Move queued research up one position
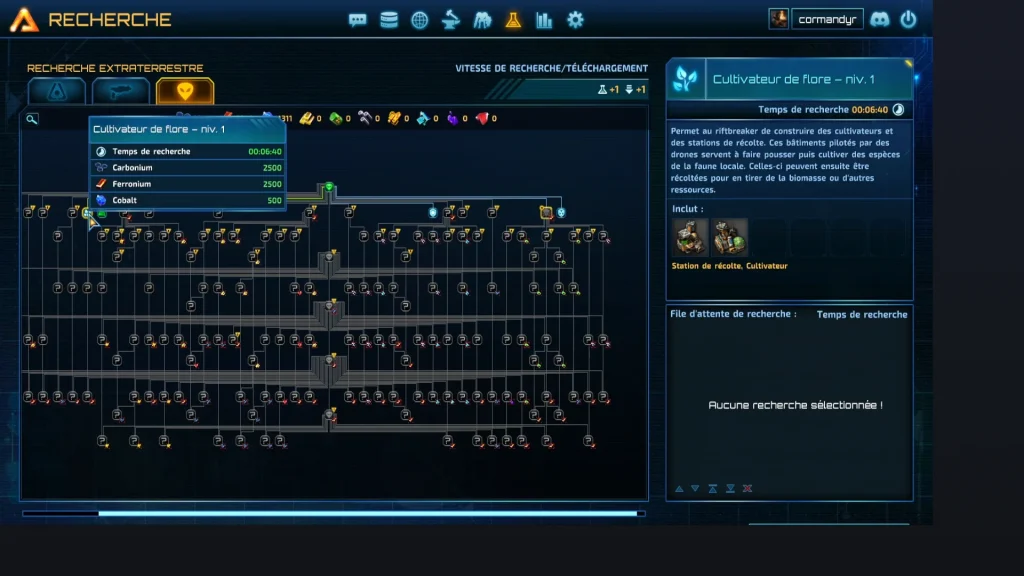This screenshot has height=576, width=1024. click(x=679, y=489)
